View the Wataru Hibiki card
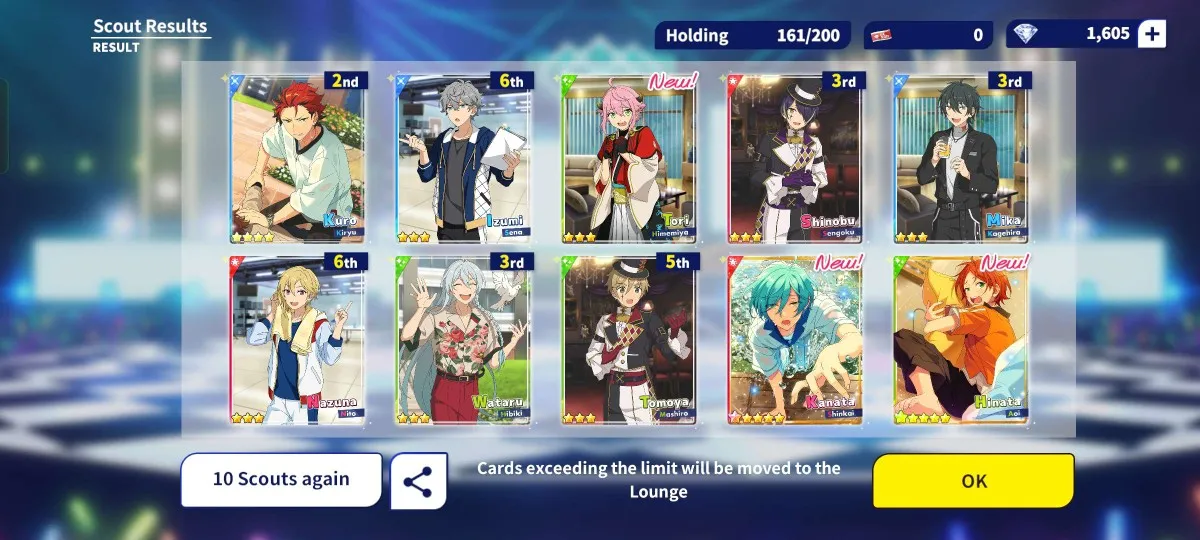 point(464,340)
